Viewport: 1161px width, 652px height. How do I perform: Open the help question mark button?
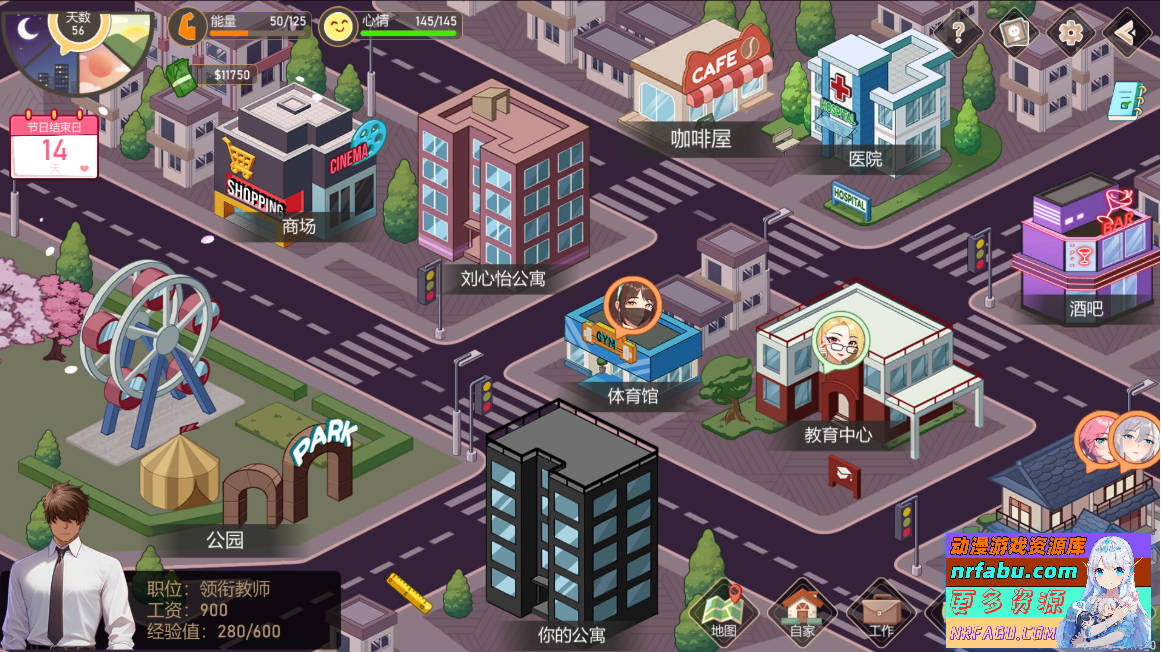coord(958,34)
